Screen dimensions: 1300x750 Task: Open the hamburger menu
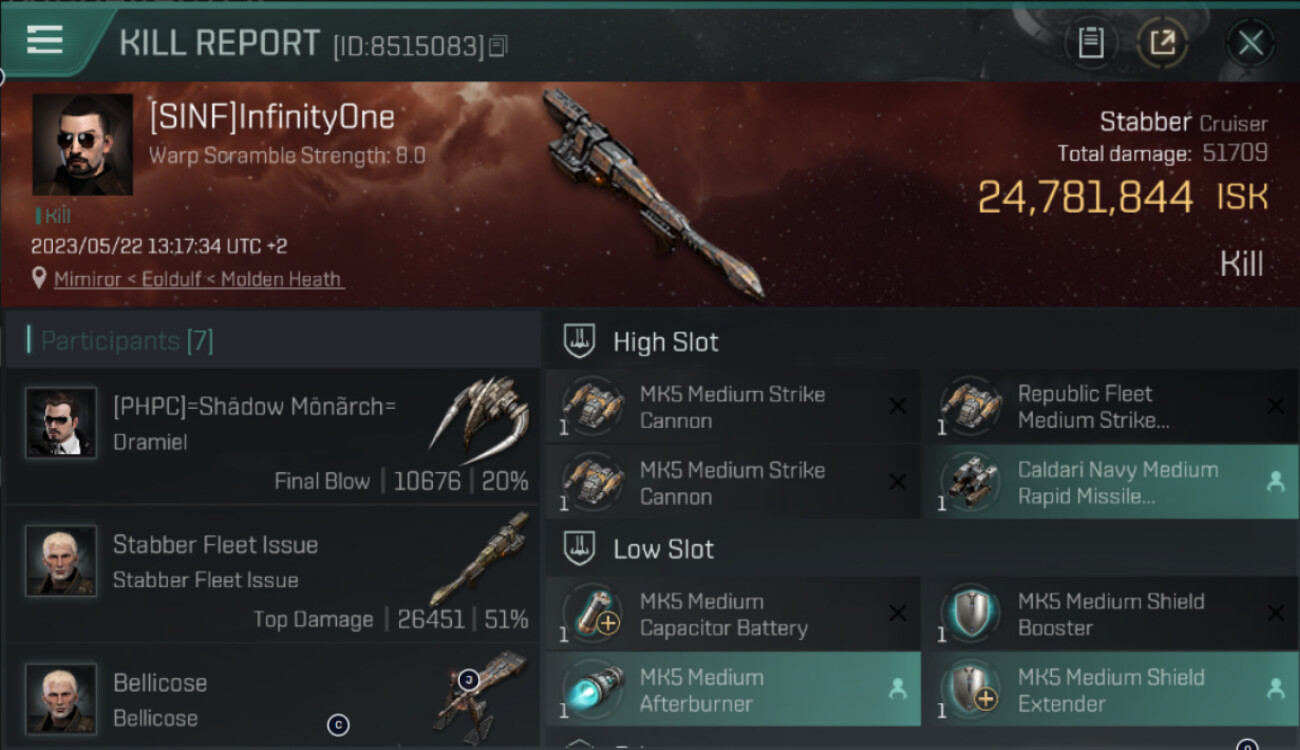coord(45,40)
